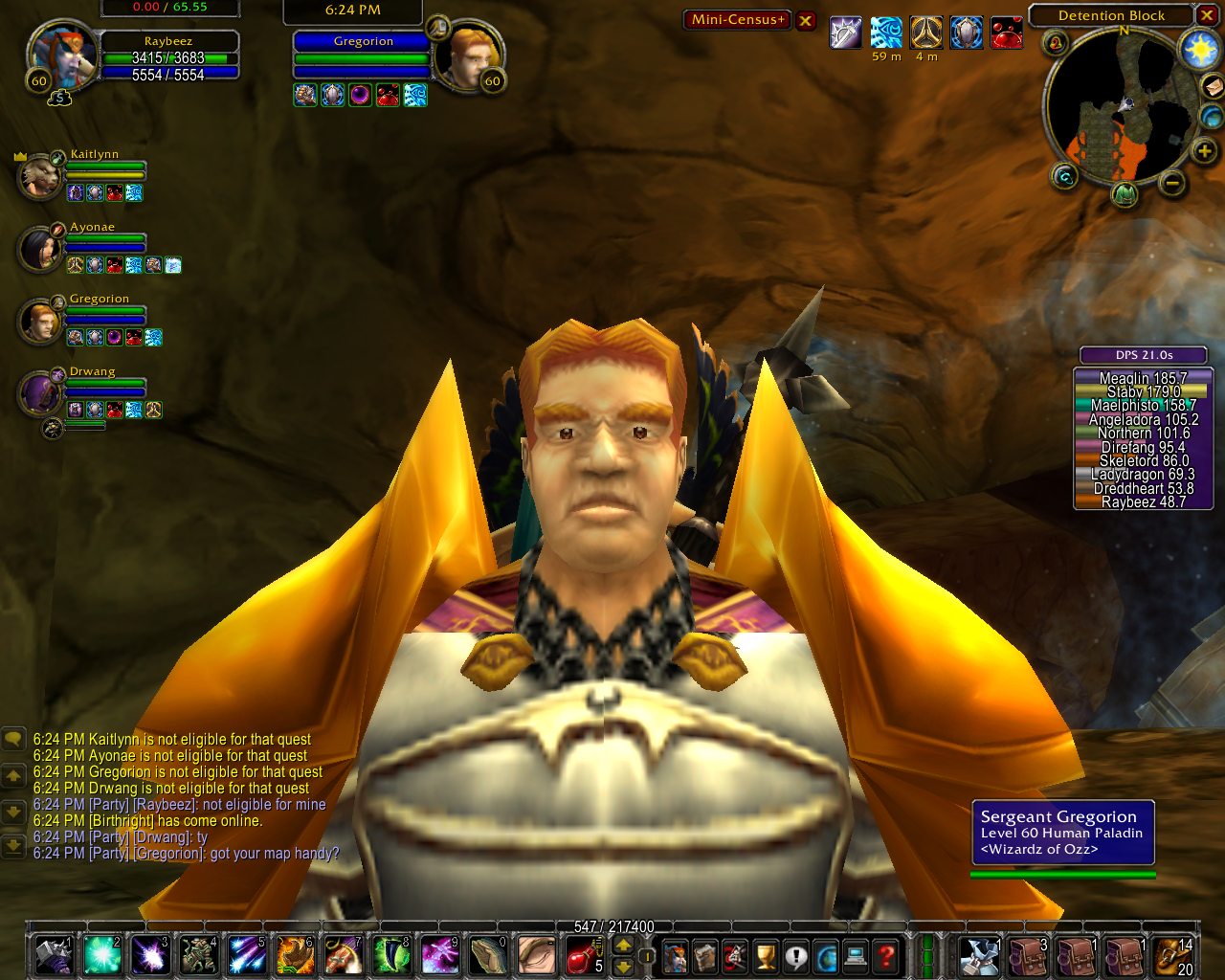The image size is (1225, 980).
Task: Select party member Drwang's portrait
Action: [40, 393]
